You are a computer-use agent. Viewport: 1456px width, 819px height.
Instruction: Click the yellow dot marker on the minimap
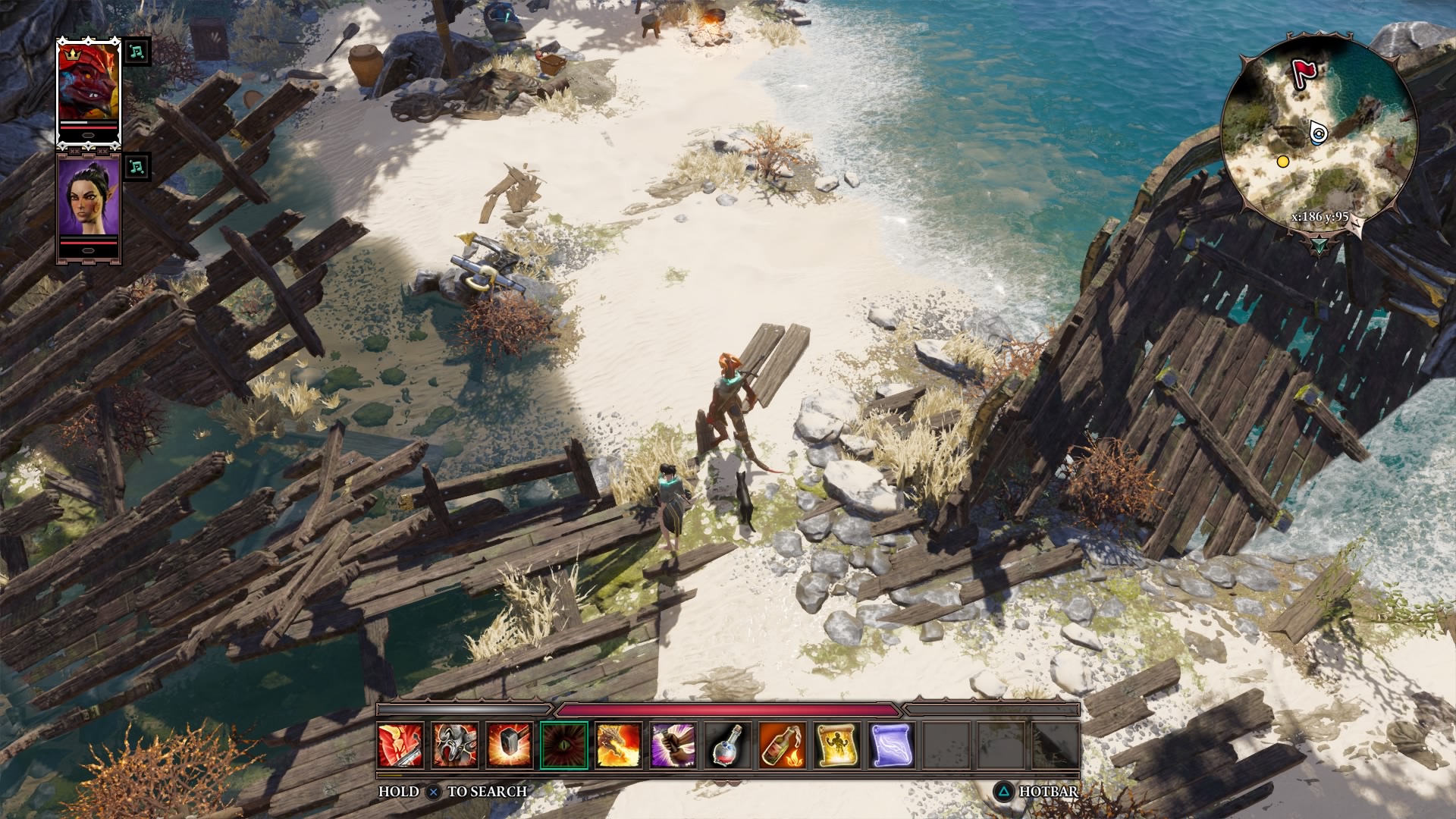[1283, 162]
